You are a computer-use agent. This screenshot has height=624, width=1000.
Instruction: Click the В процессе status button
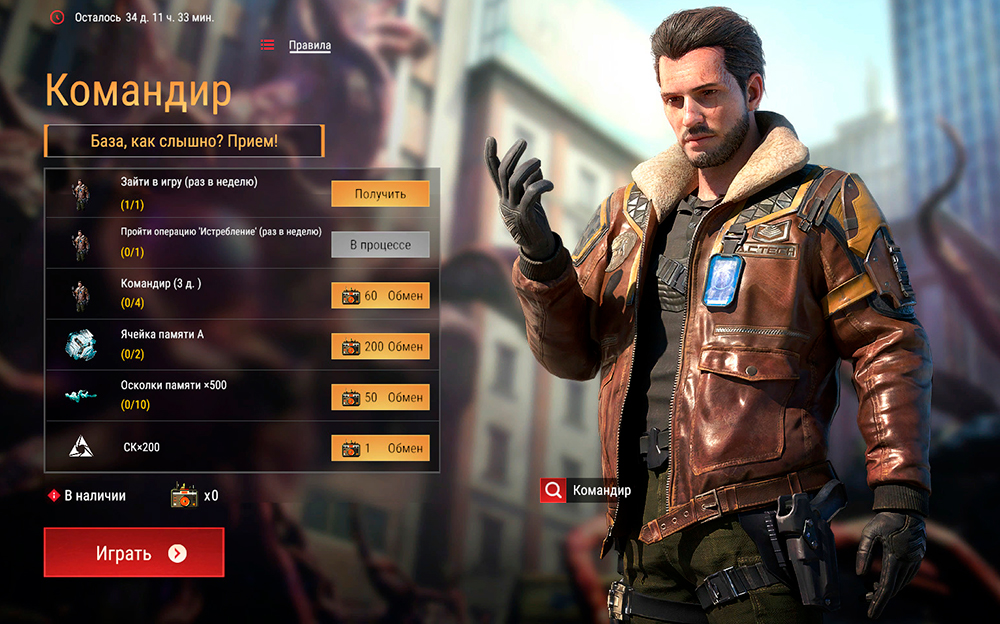380,244
